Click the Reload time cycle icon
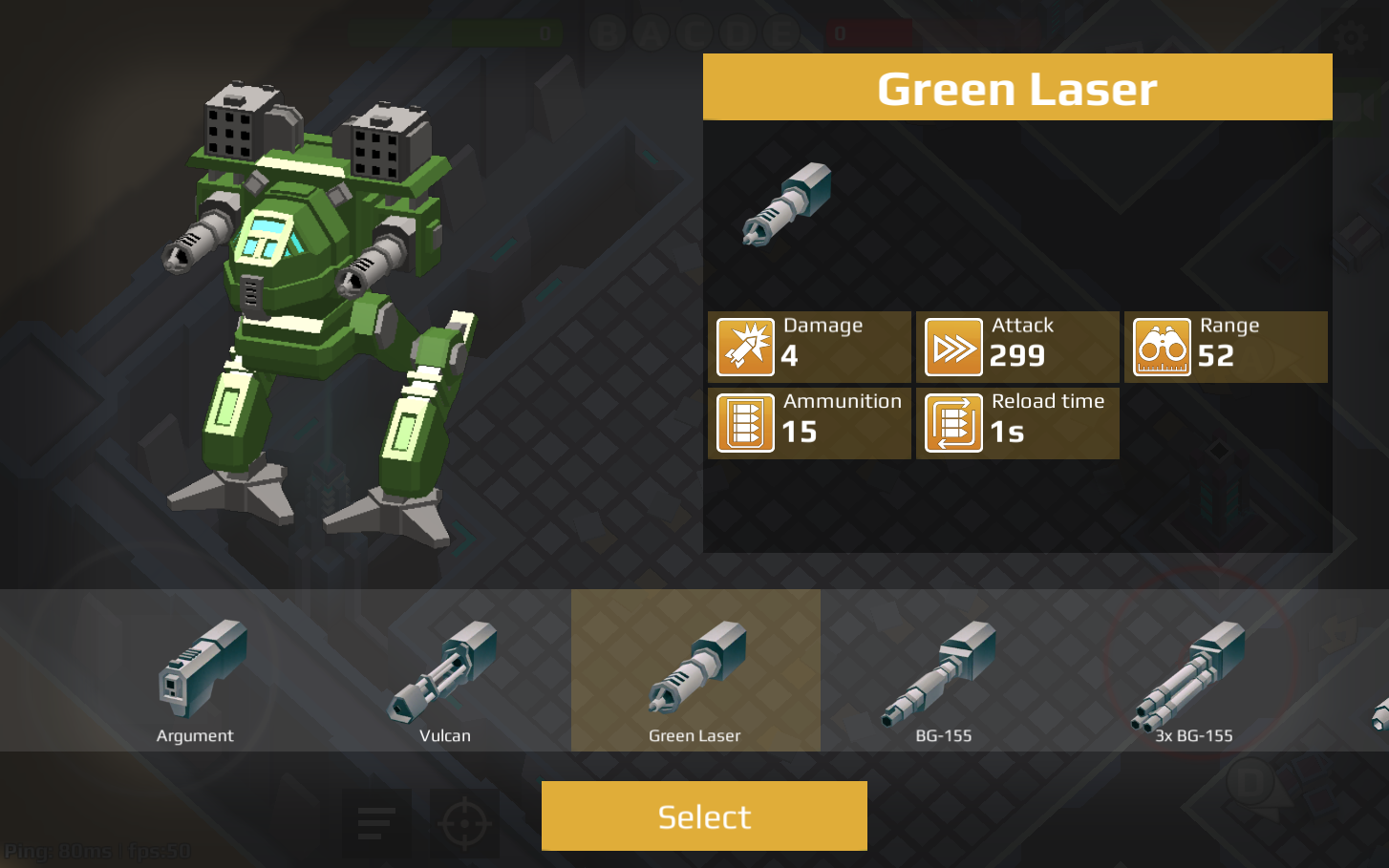The image size is (1389, 868). pos(952,423)
